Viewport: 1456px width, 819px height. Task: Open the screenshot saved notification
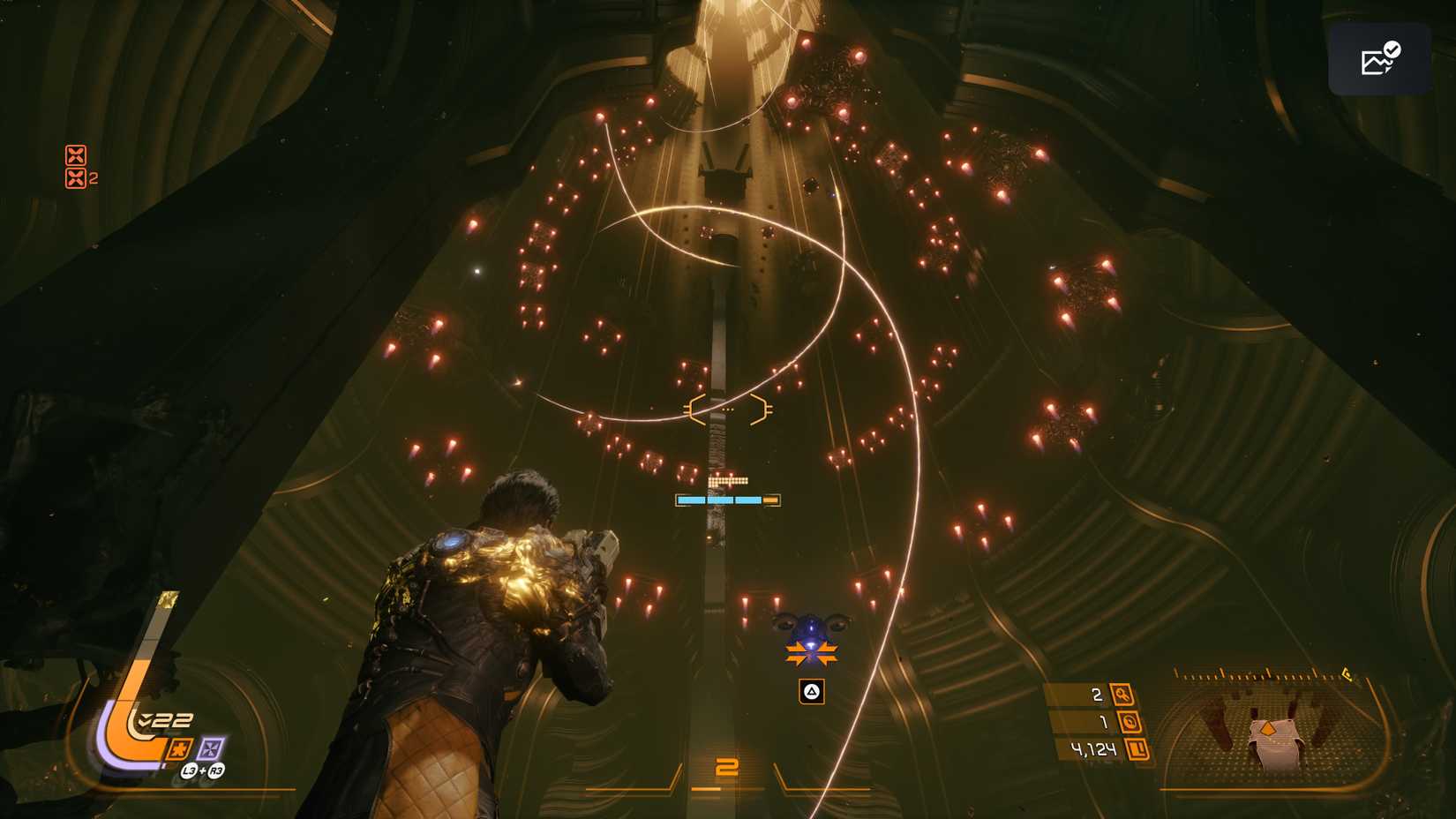1379,59
